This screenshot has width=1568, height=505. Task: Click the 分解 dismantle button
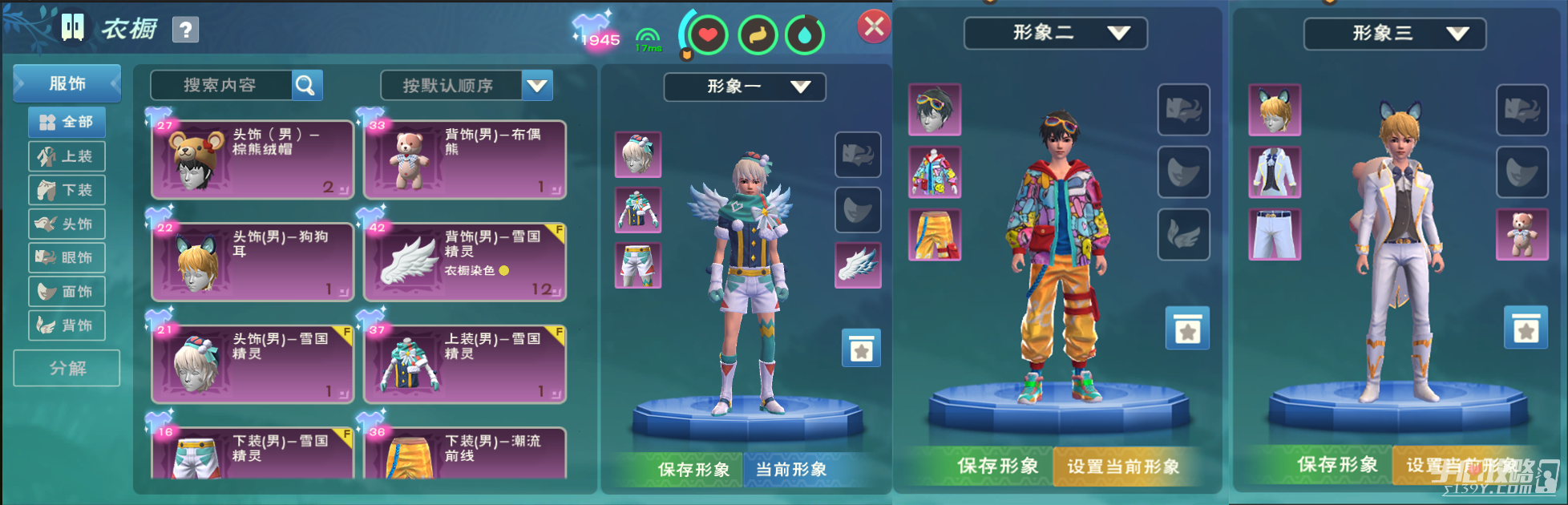coord(67,368)
